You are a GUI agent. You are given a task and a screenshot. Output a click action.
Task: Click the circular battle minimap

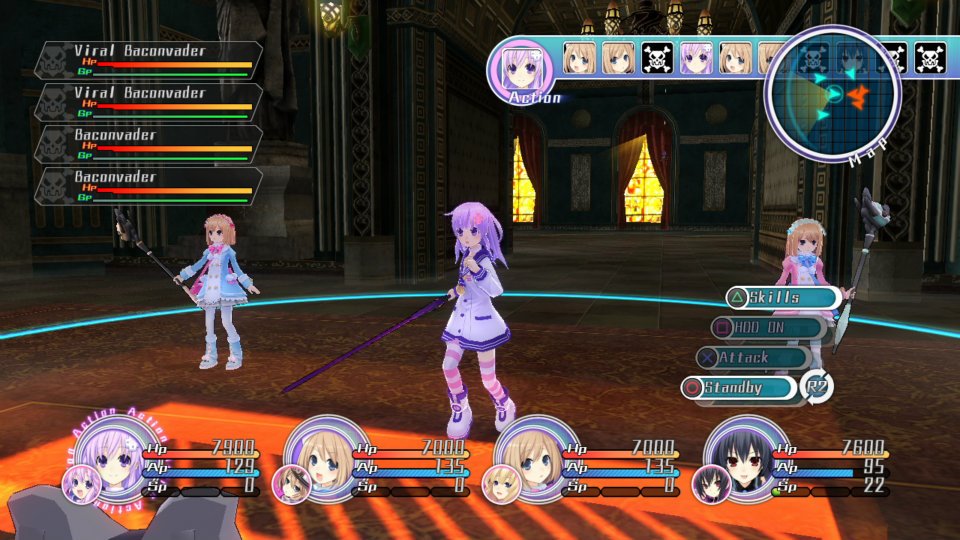click(832, 93)
